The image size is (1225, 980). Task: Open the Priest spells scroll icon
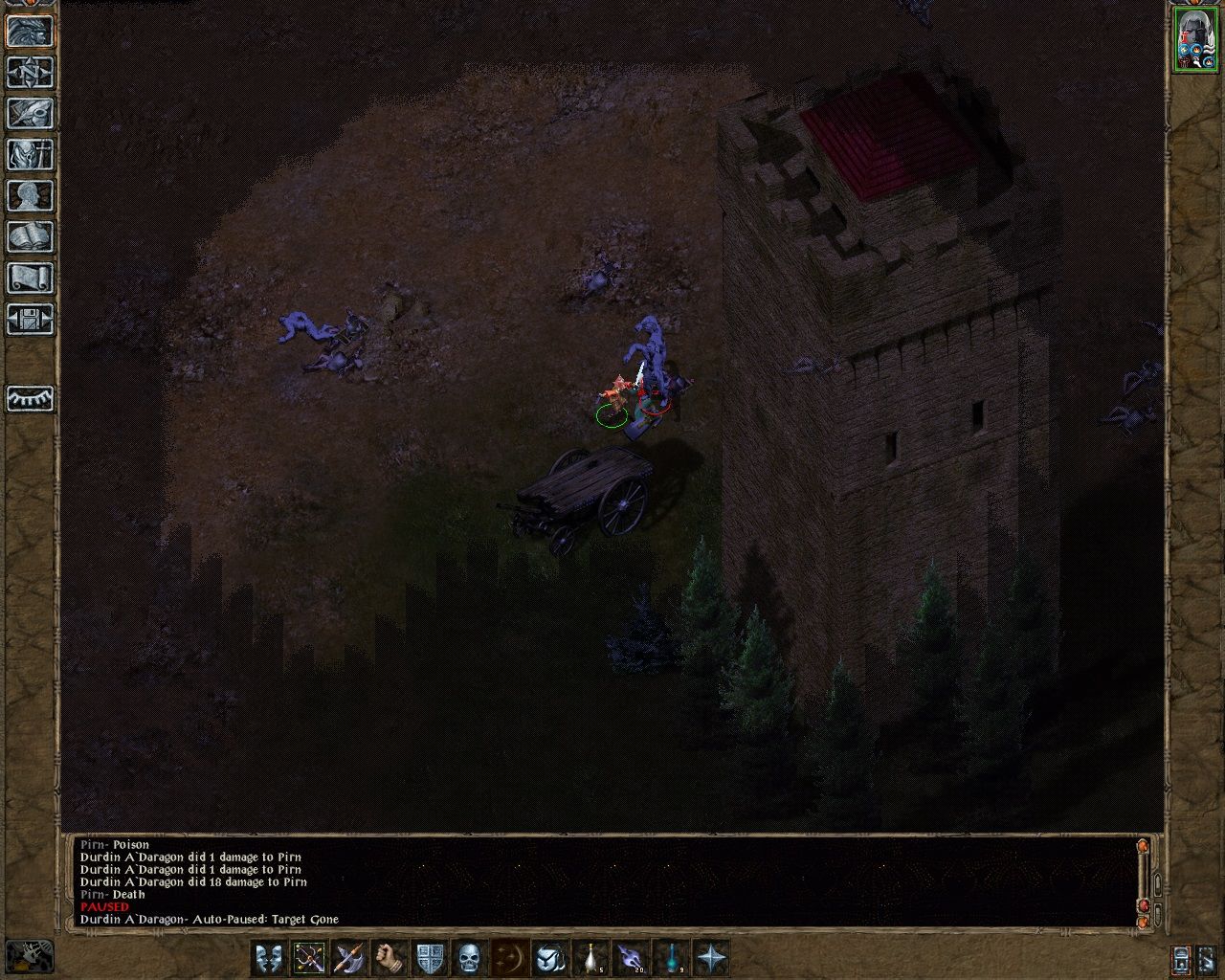coord(29,278)
